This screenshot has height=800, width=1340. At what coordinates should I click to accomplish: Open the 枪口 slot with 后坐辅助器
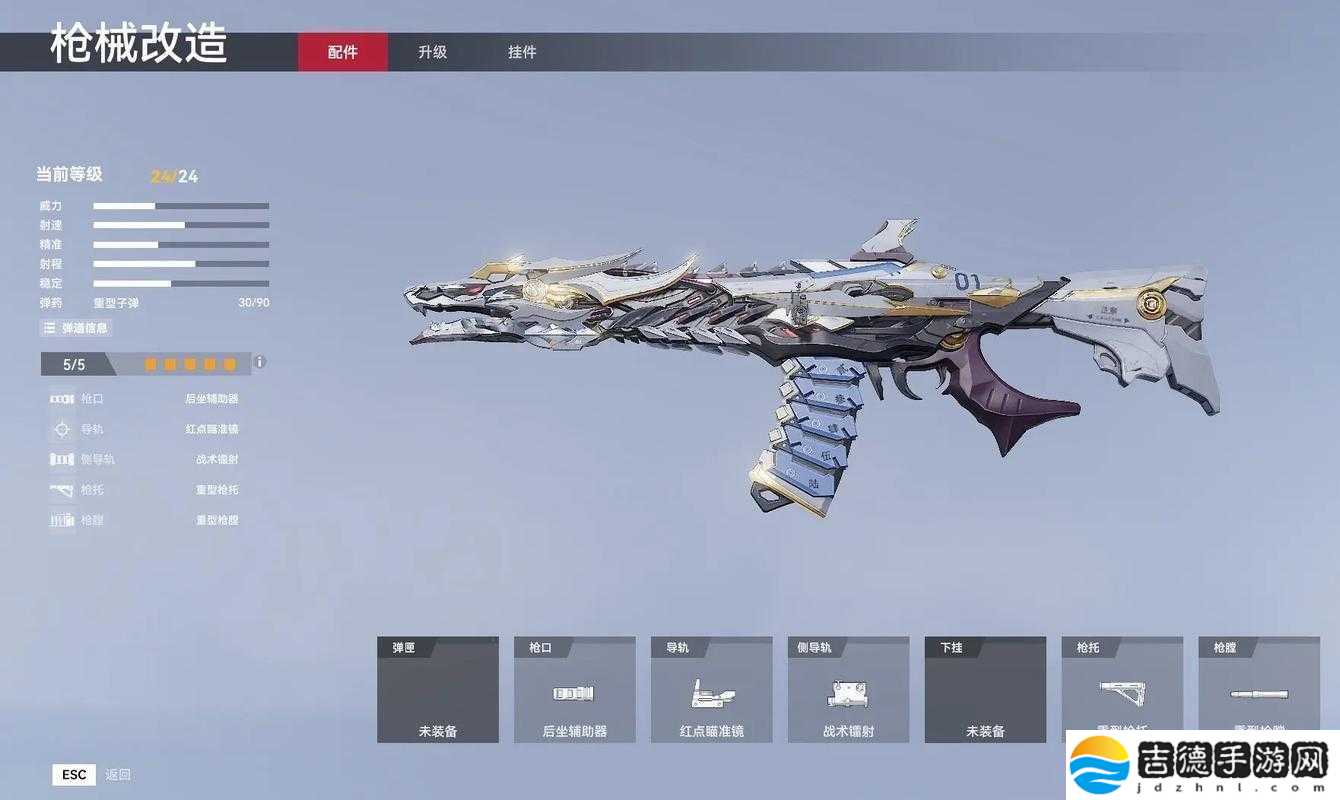[574, 690]
